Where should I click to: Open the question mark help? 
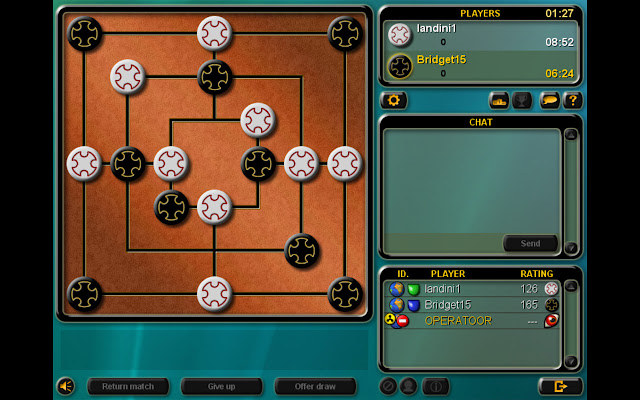coord(572,100)
